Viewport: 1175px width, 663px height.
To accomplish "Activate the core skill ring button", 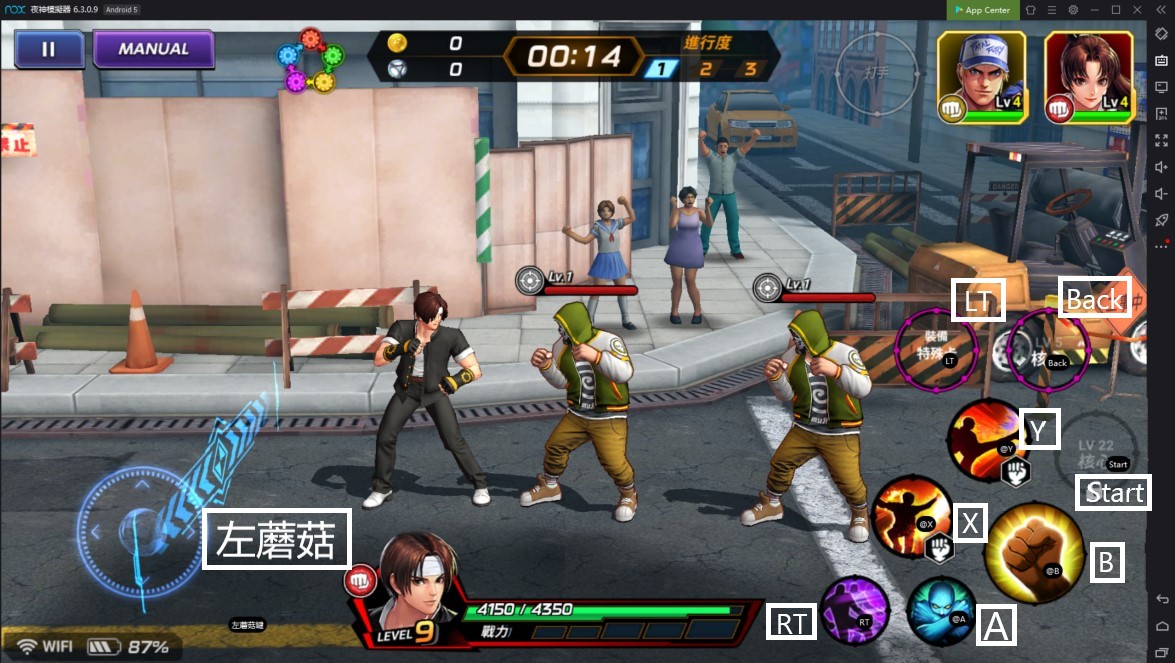I will tap(1047, 348).
